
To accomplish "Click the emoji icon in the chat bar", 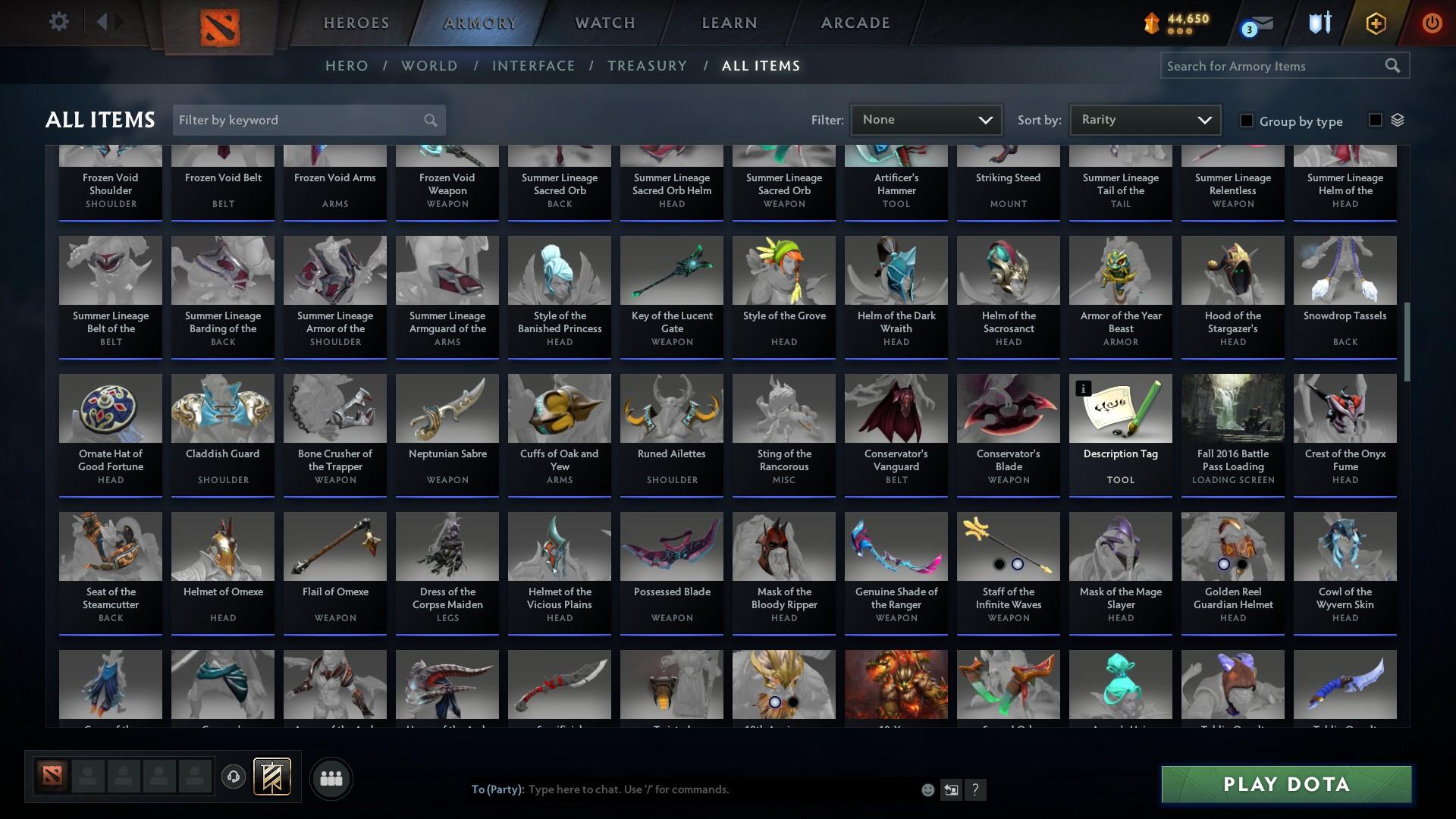I will tap(927, 789).
